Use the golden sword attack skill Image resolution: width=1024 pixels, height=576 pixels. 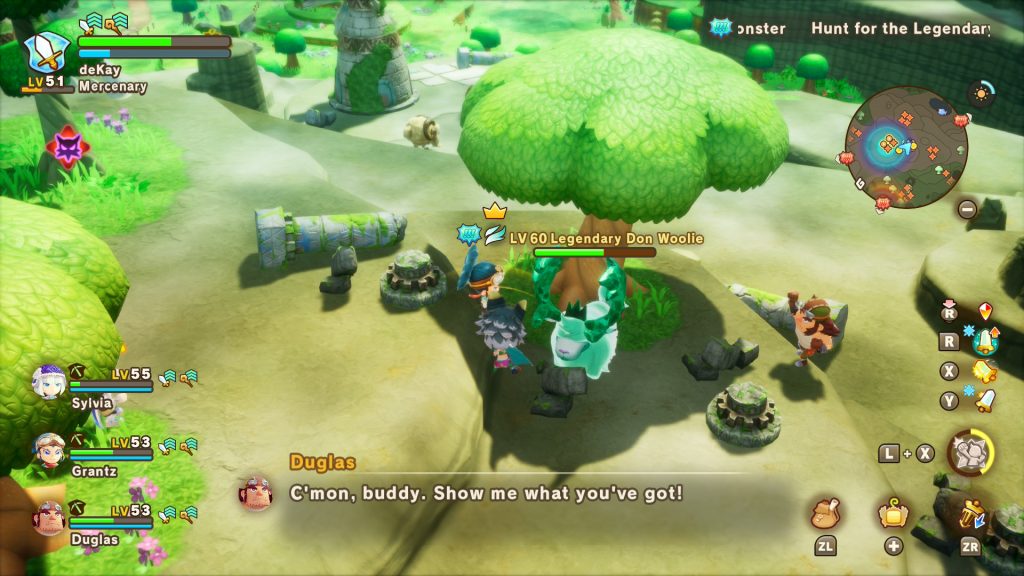pyautogui.click(x=984, y=371)
